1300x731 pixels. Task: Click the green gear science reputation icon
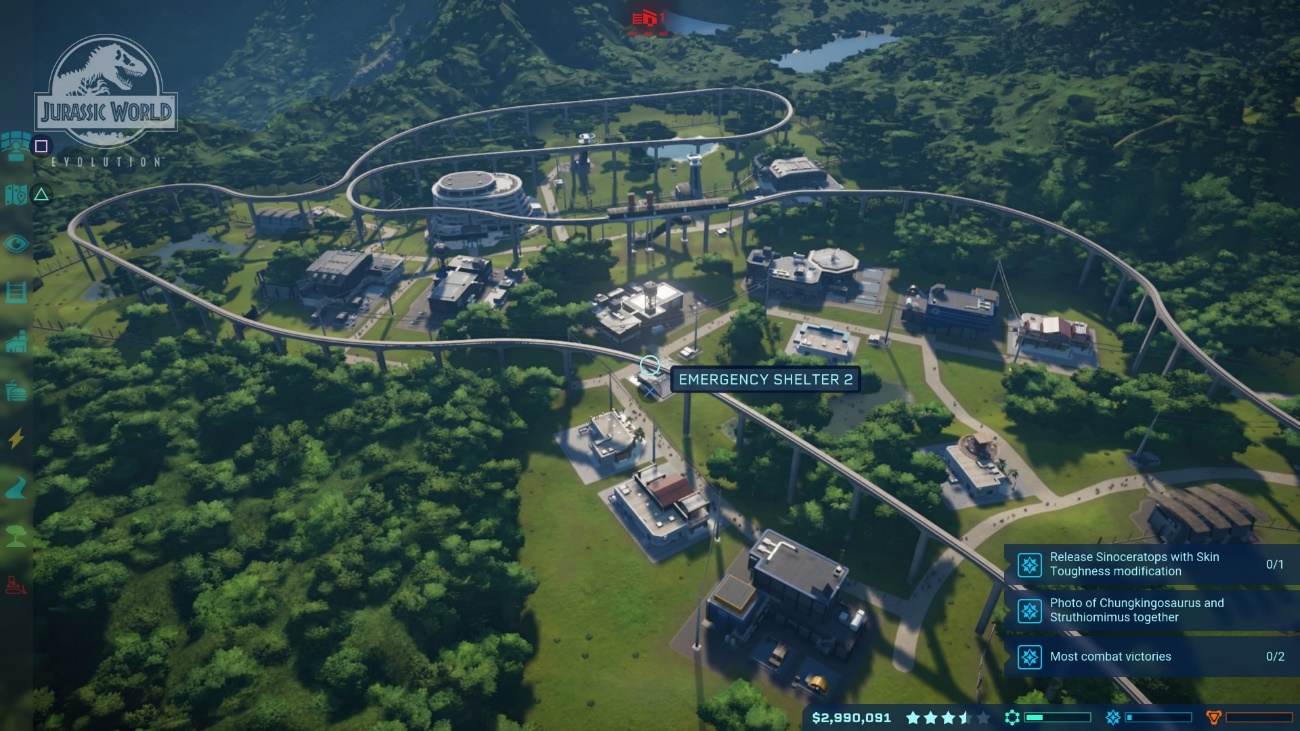pos(1012,717)
